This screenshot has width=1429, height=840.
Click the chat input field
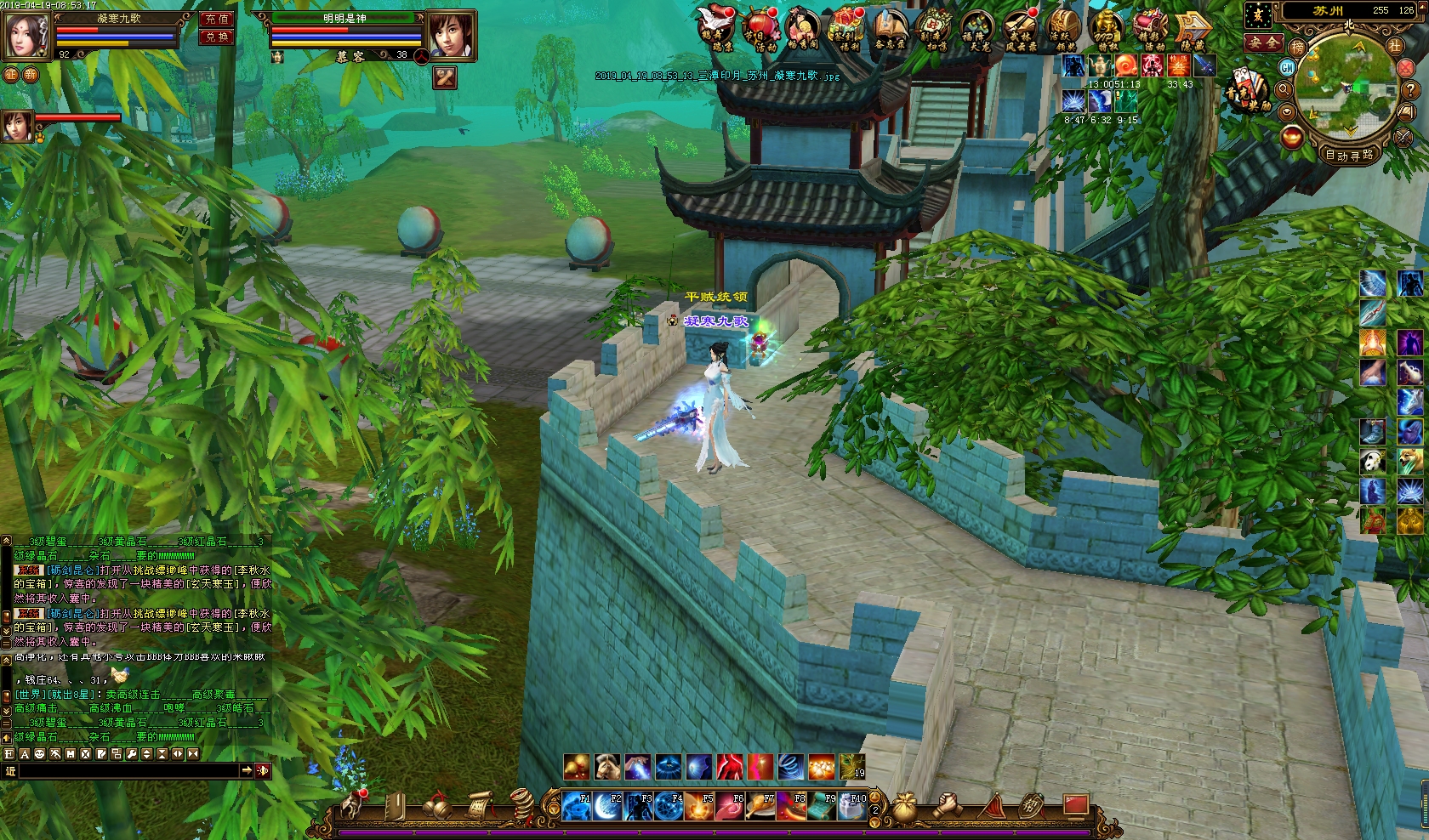(128, 770)
